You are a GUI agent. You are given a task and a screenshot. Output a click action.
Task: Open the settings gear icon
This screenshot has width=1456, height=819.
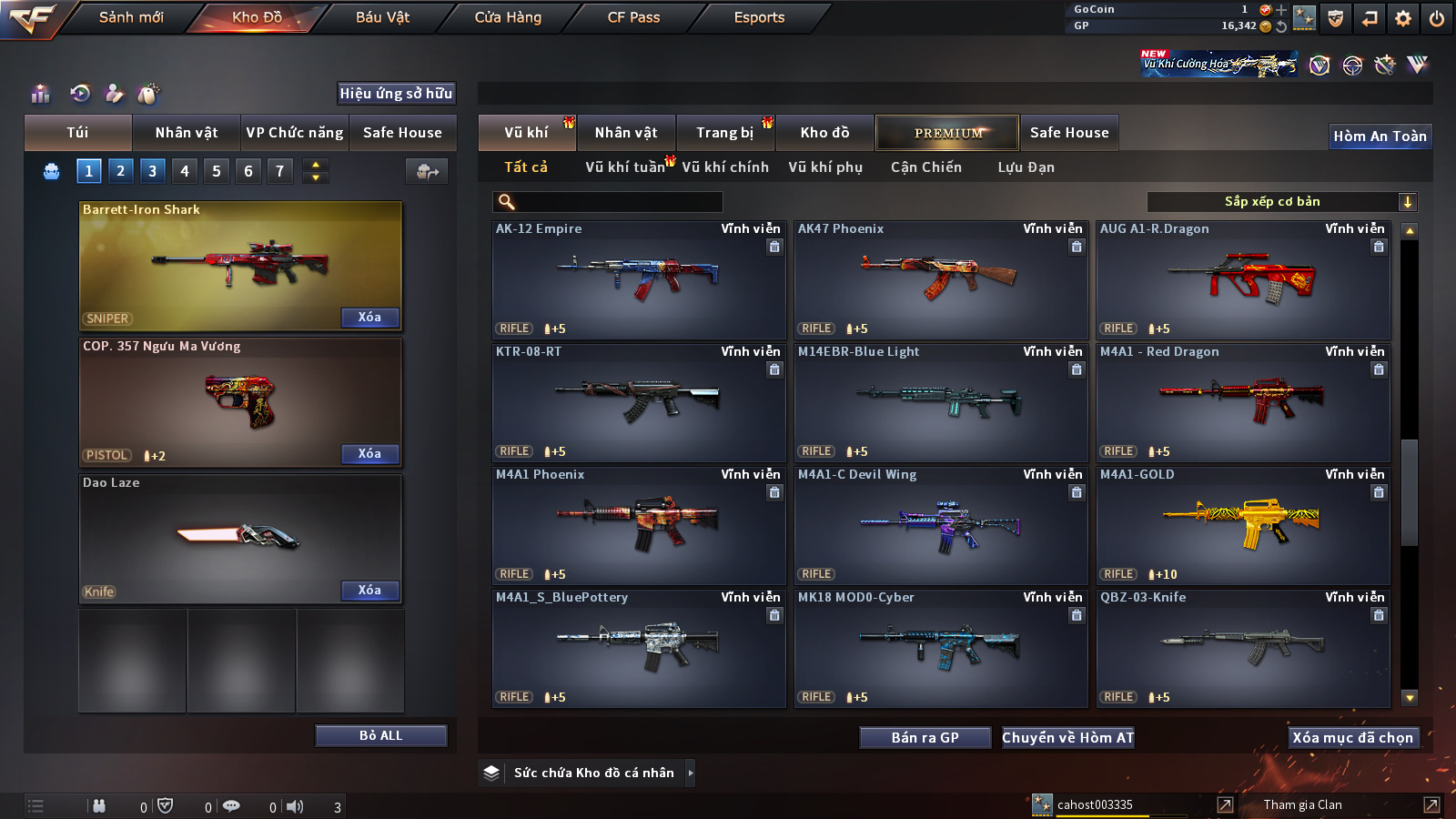(x=1403, y=18)
